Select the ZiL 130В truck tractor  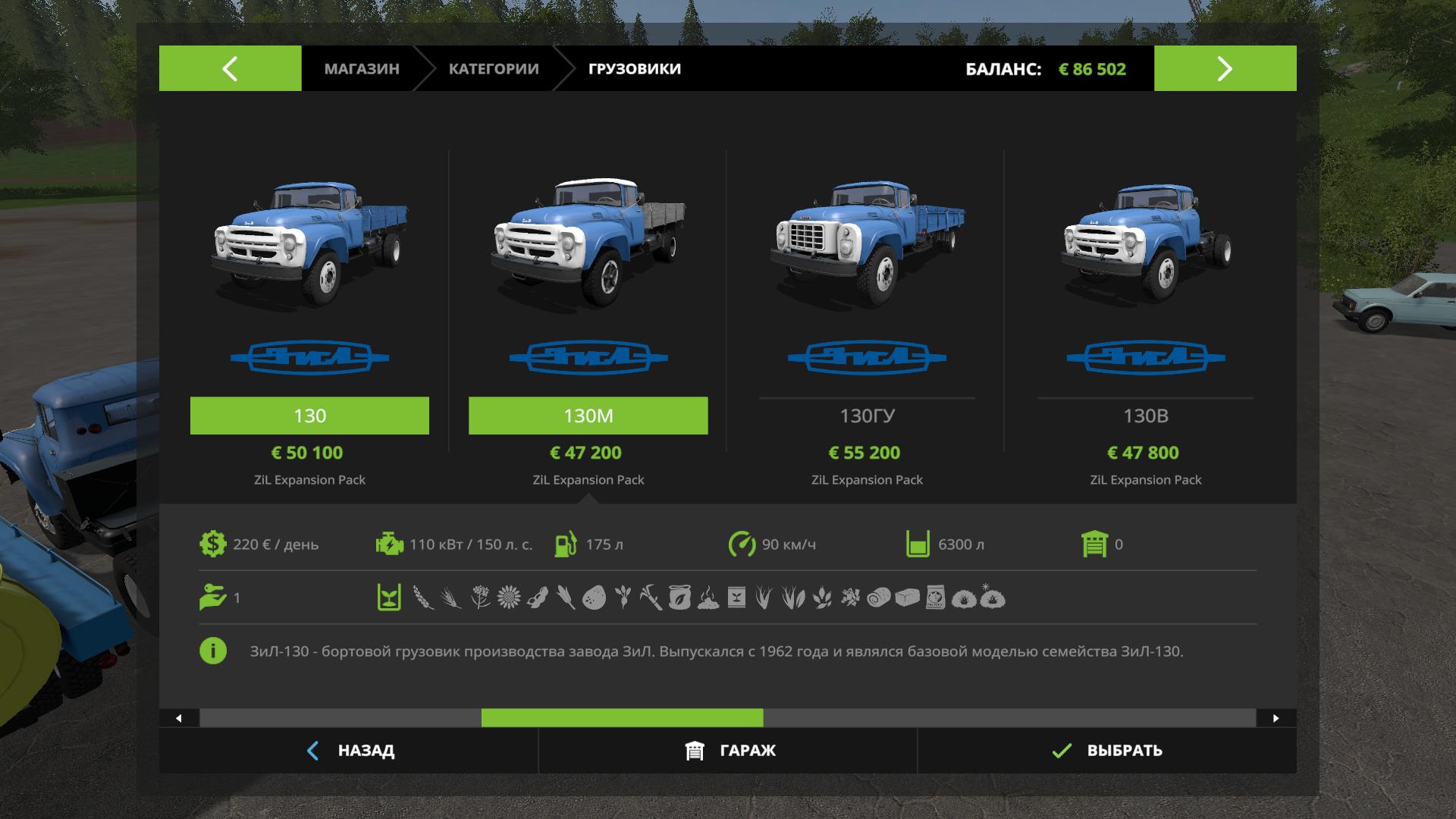pos(1145,416)
